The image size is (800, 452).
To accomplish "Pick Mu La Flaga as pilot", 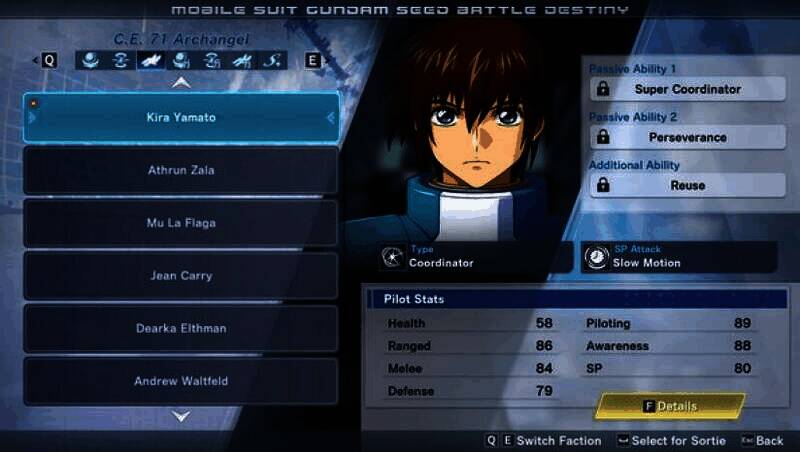I will [181, 223].
